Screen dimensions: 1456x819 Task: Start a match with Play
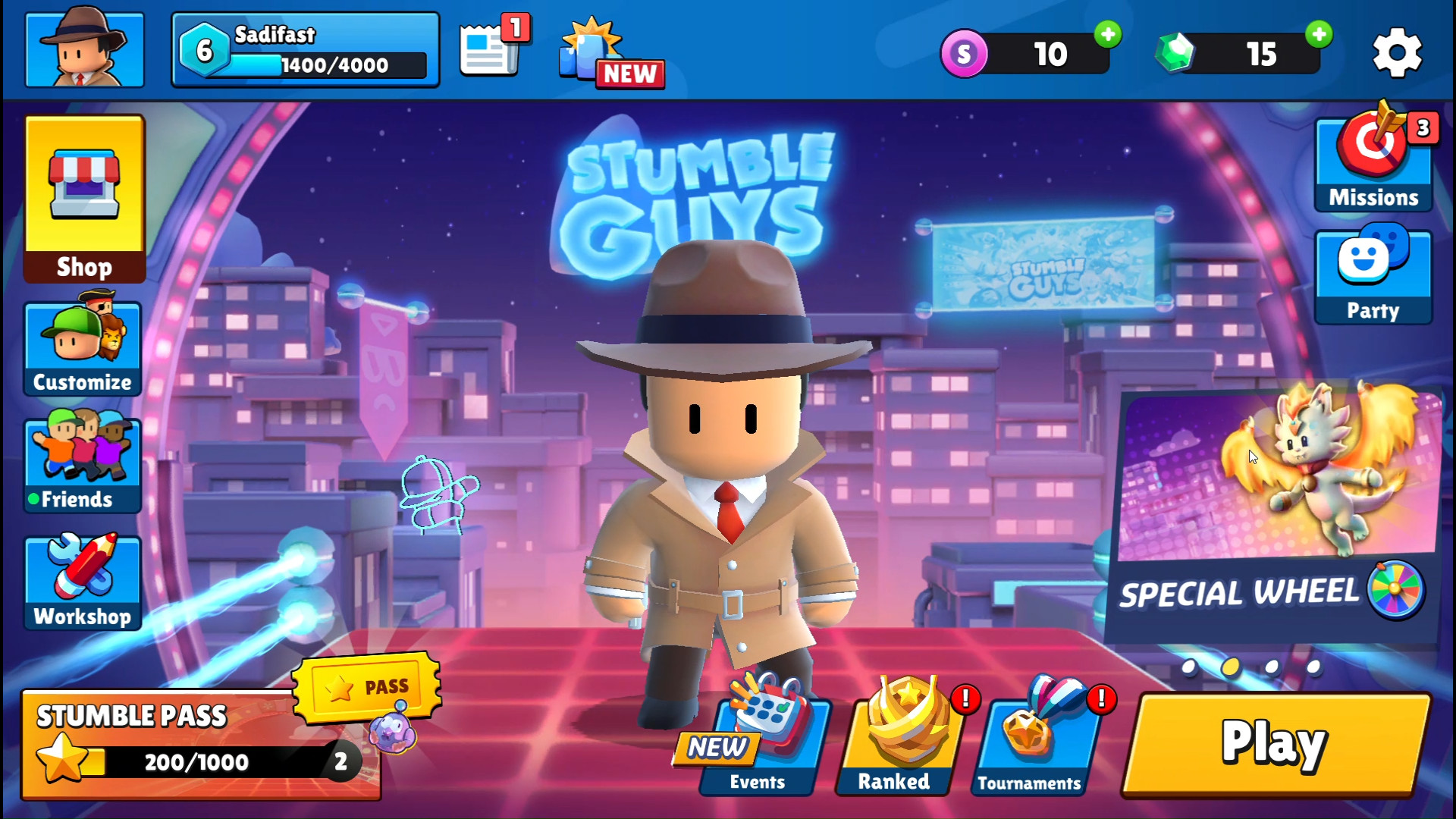[1276, 745]
